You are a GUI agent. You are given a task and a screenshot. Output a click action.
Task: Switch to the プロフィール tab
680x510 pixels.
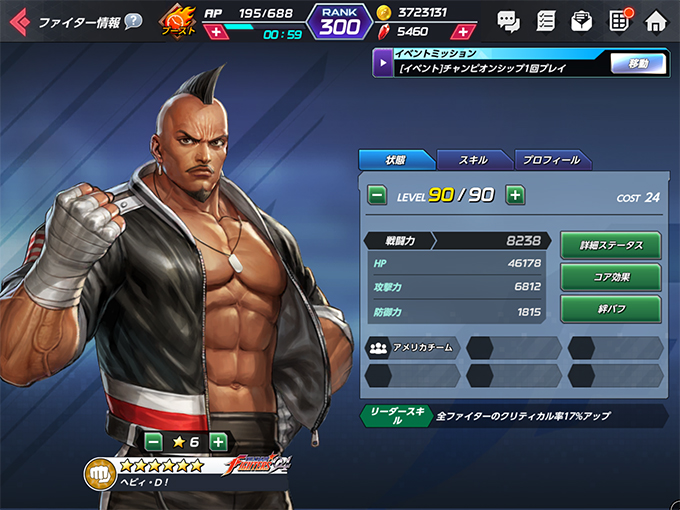552,160
